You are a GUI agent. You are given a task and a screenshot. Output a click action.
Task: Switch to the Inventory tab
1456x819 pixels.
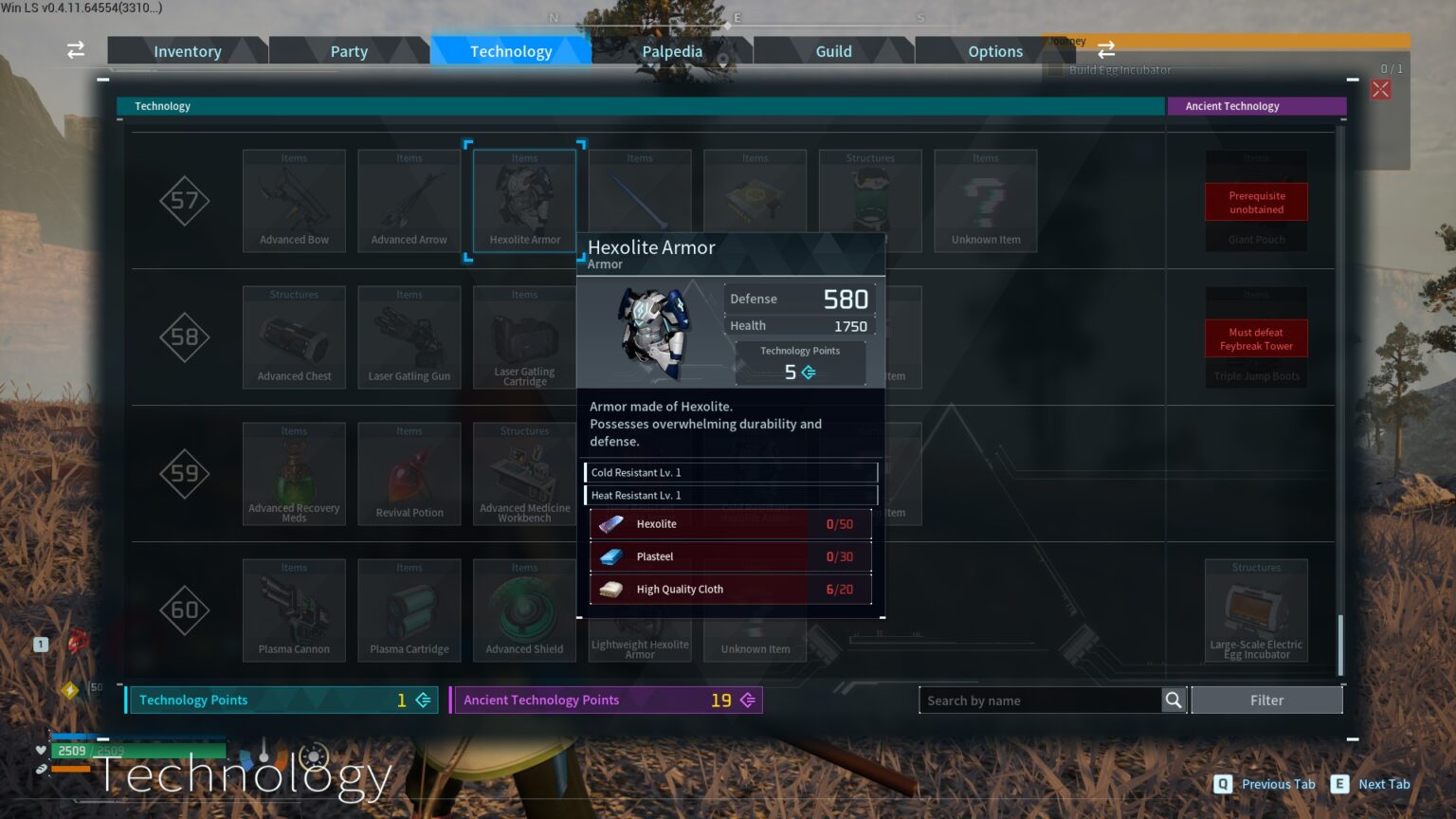tap(187, 51)
